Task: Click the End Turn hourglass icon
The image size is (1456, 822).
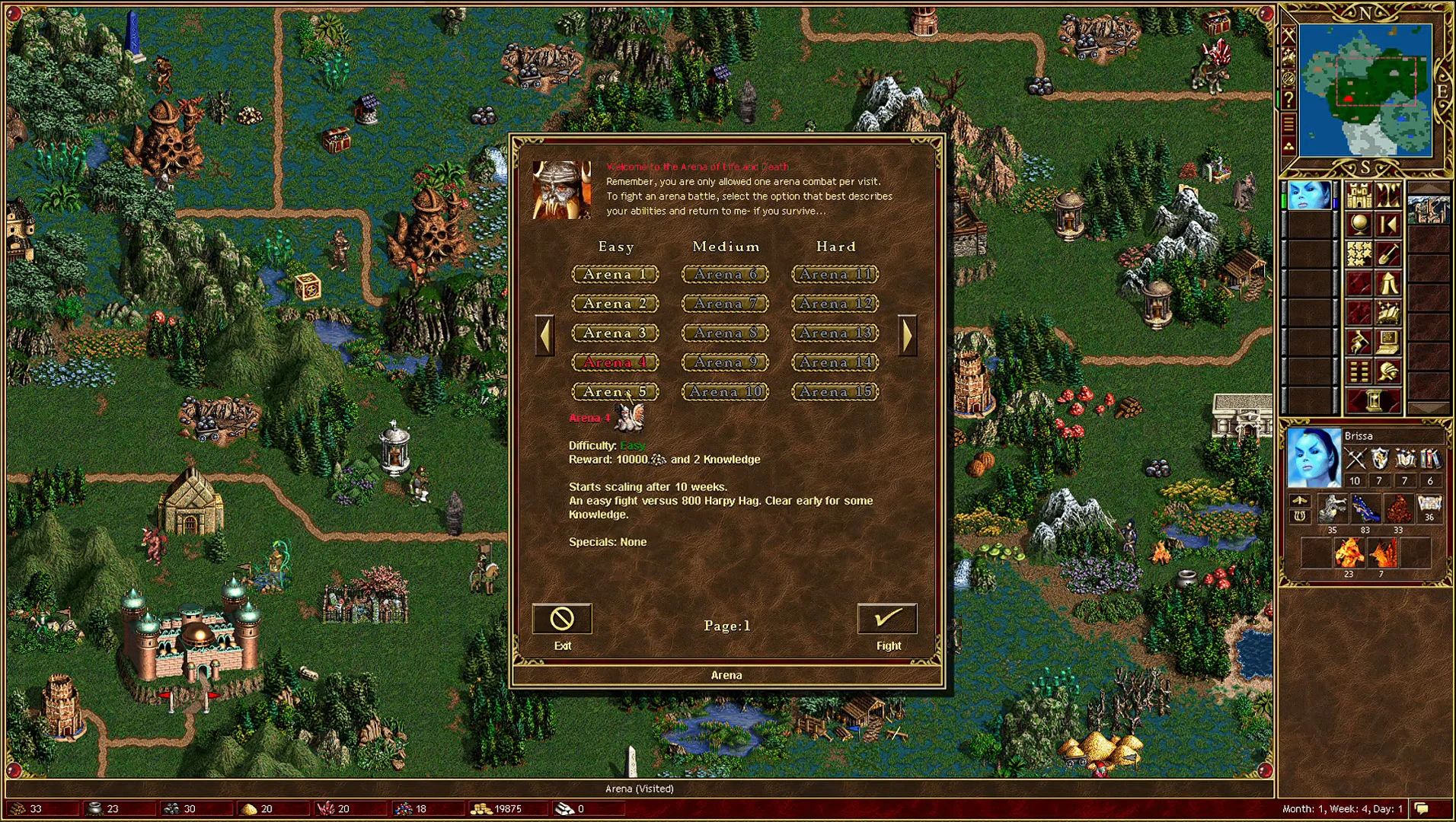Action: 1373,399
